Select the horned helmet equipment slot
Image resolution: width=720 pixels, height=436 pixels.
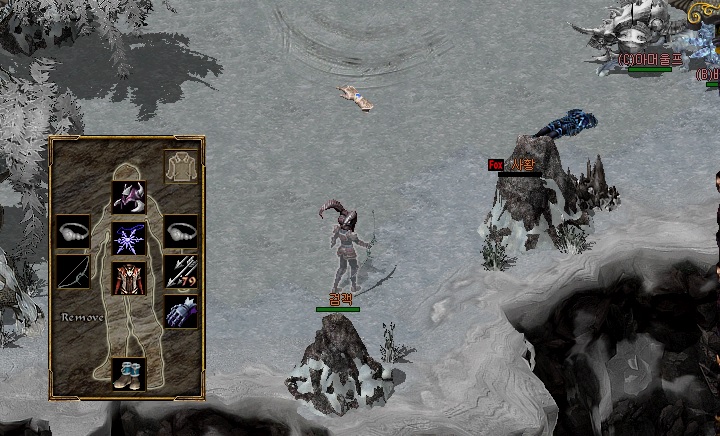tap(128, 197)
